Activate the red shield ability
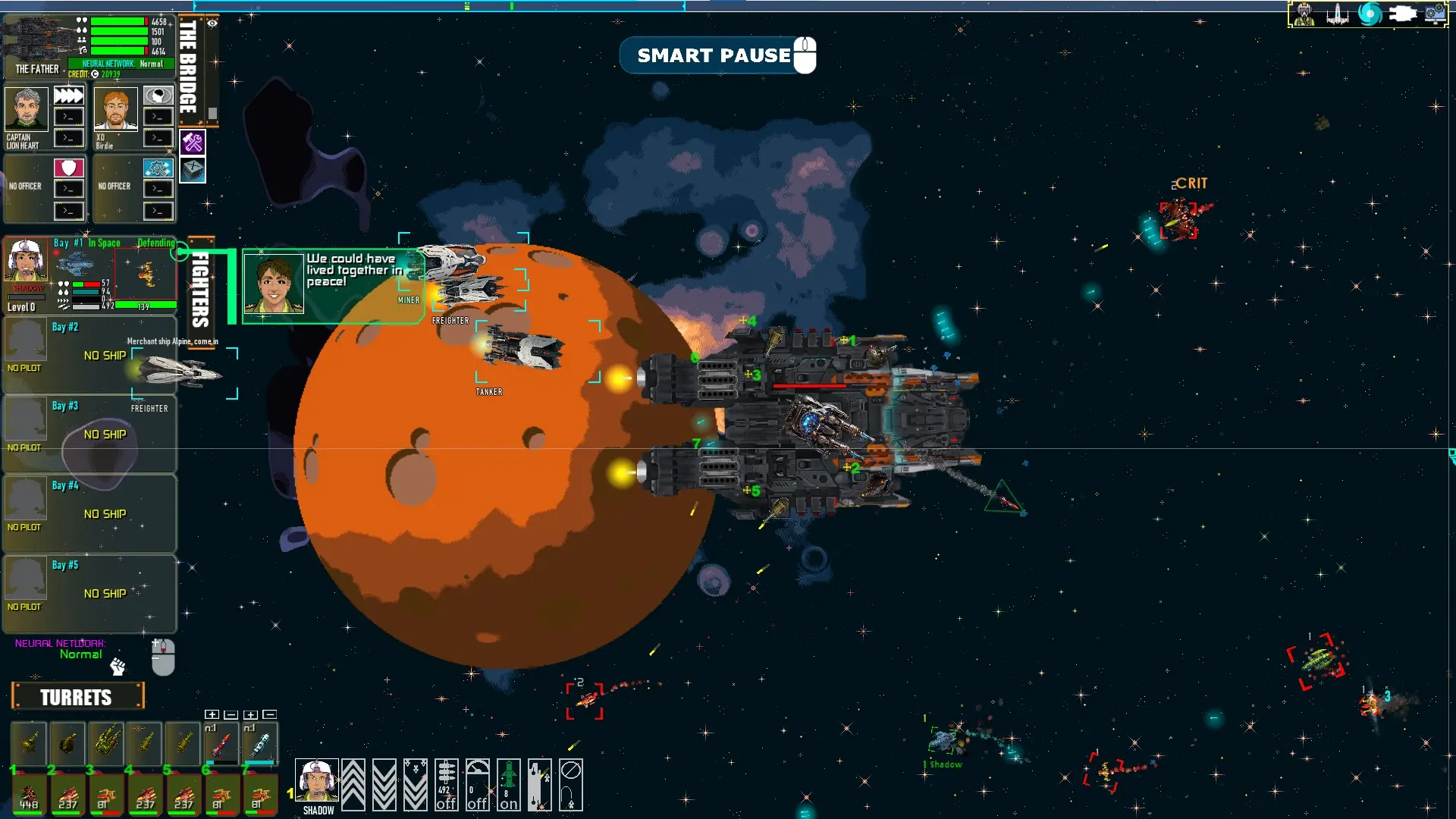1456x819 pixels. [x=68, y=168]
